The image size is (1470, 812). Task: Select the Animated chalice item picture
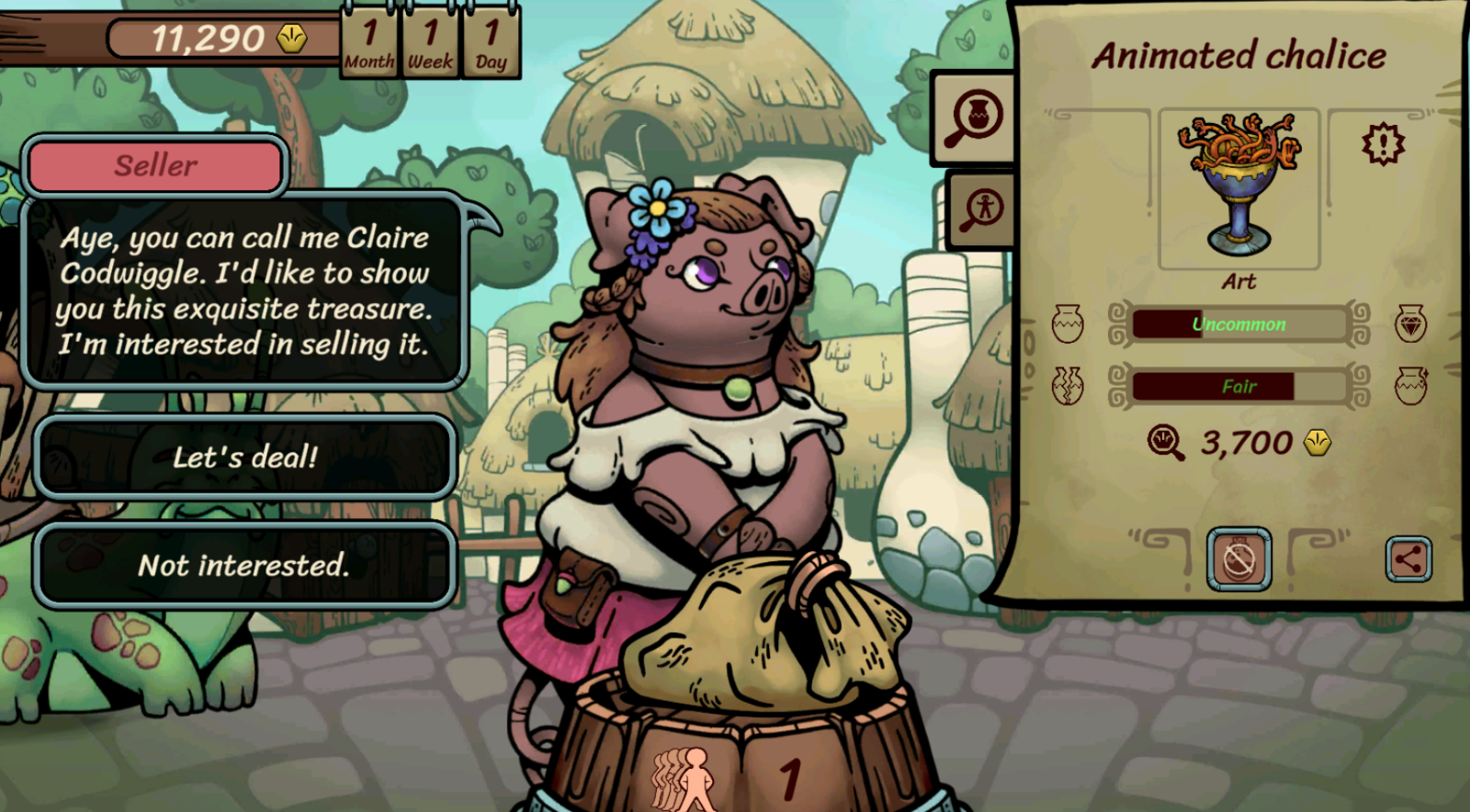1238,186
